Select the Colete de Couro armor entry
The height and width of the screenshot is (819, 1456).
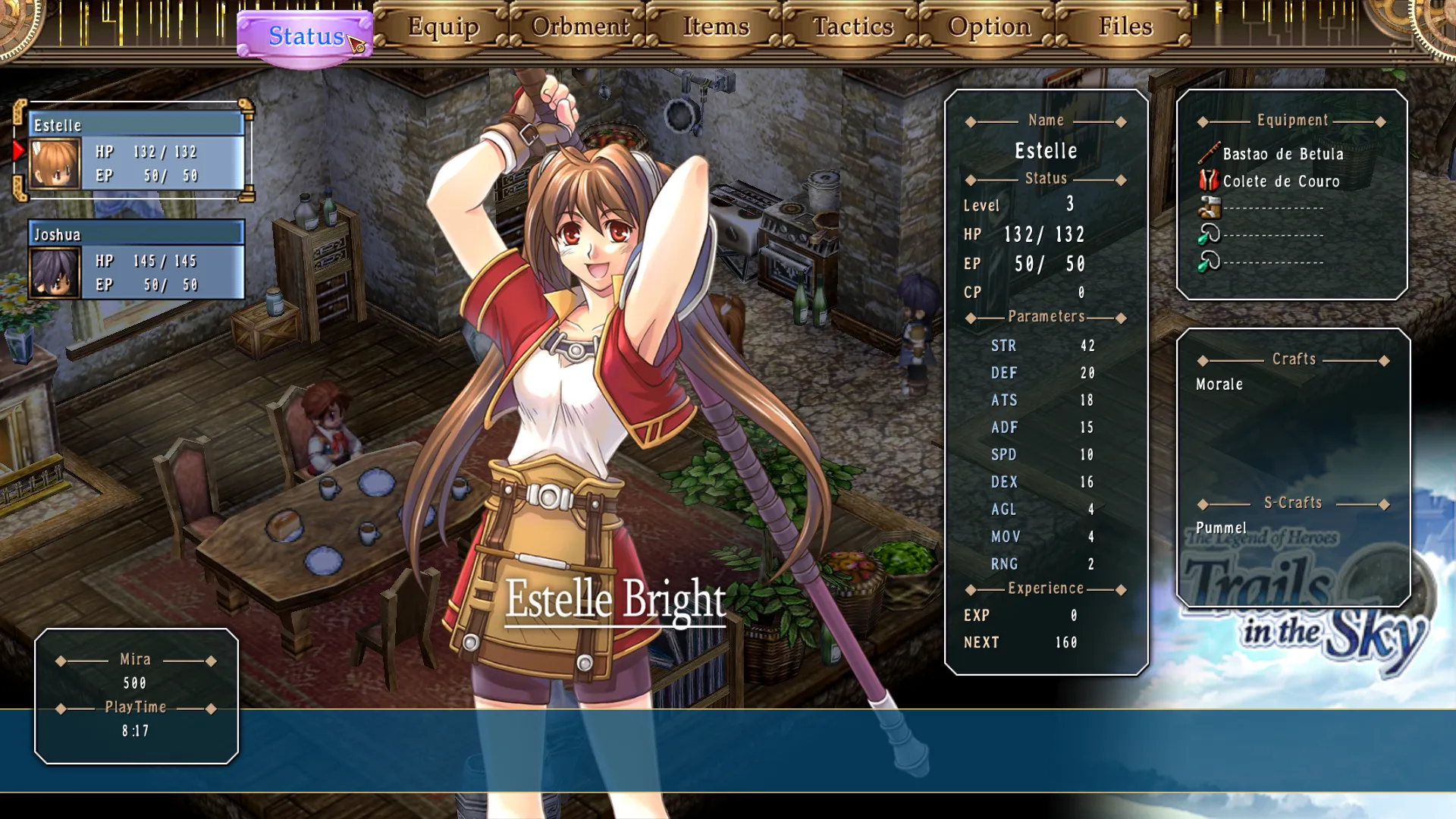pyautogui.click(x=1281, y=181)
